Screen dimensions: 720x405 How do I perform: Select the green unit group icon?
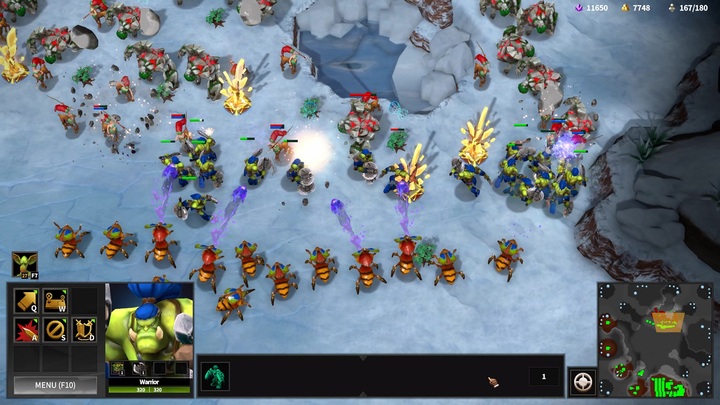tap(216, 376)
